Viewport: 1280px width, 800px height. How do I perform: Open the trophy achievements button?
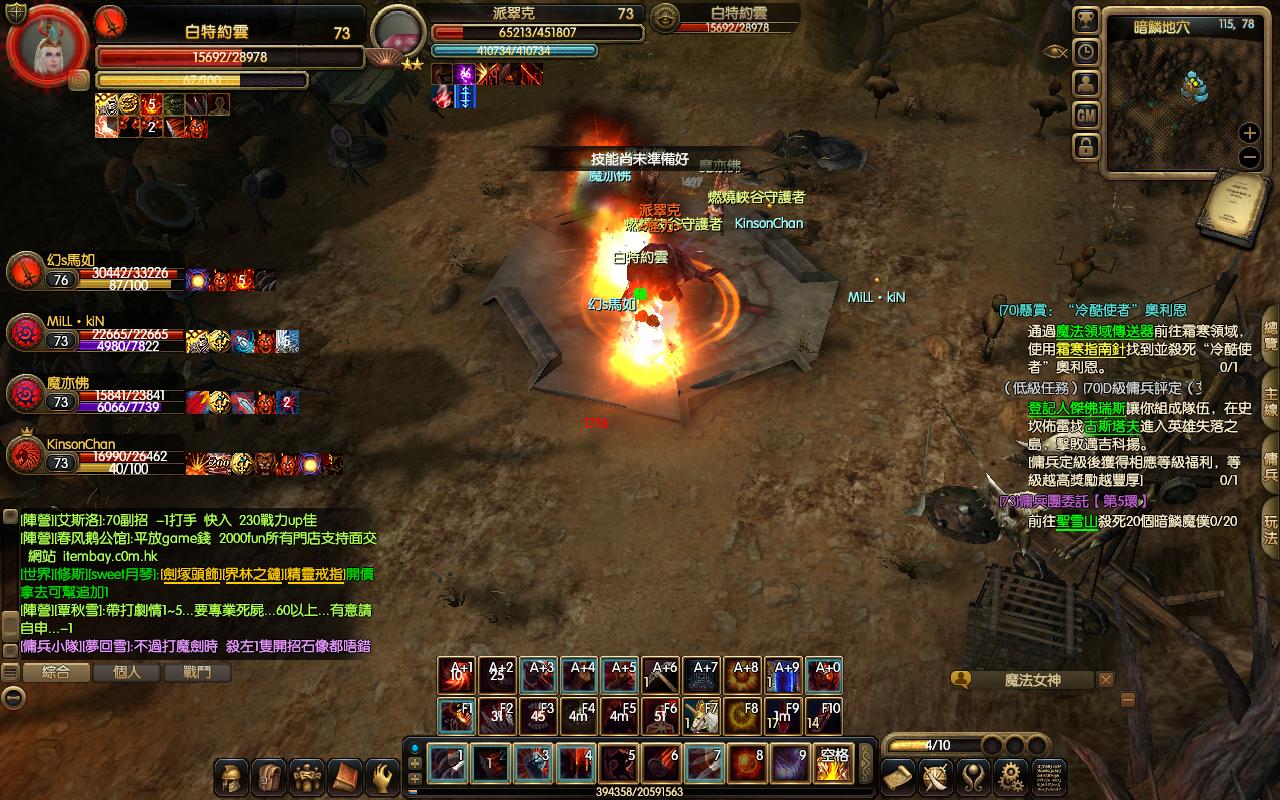tap(1086, 21)
